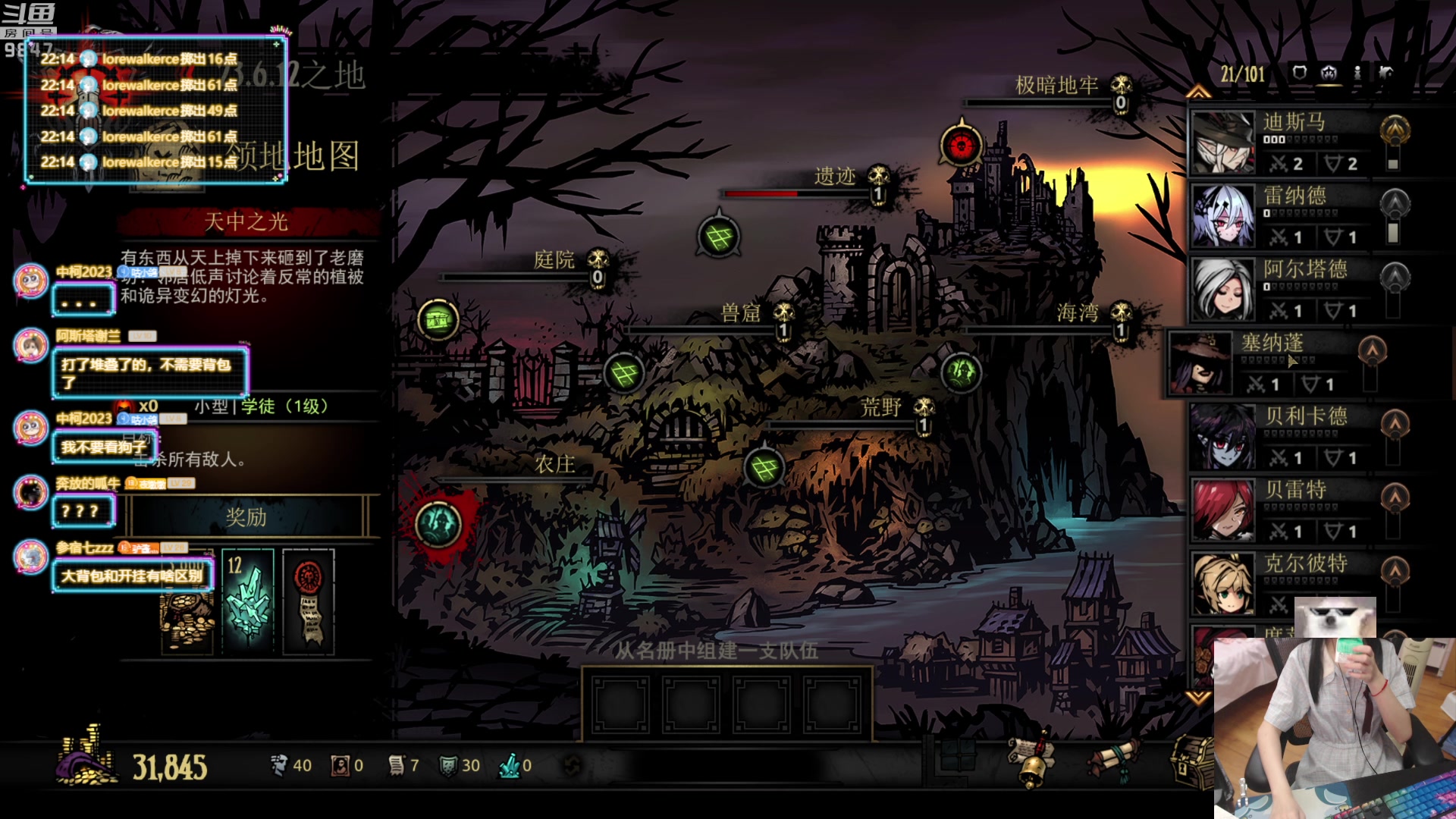Open the rolled scroll icon in bottom bar
The width and height of the screenshot is (1456, 819).
pyautogui.click(x=1112, y=761)
